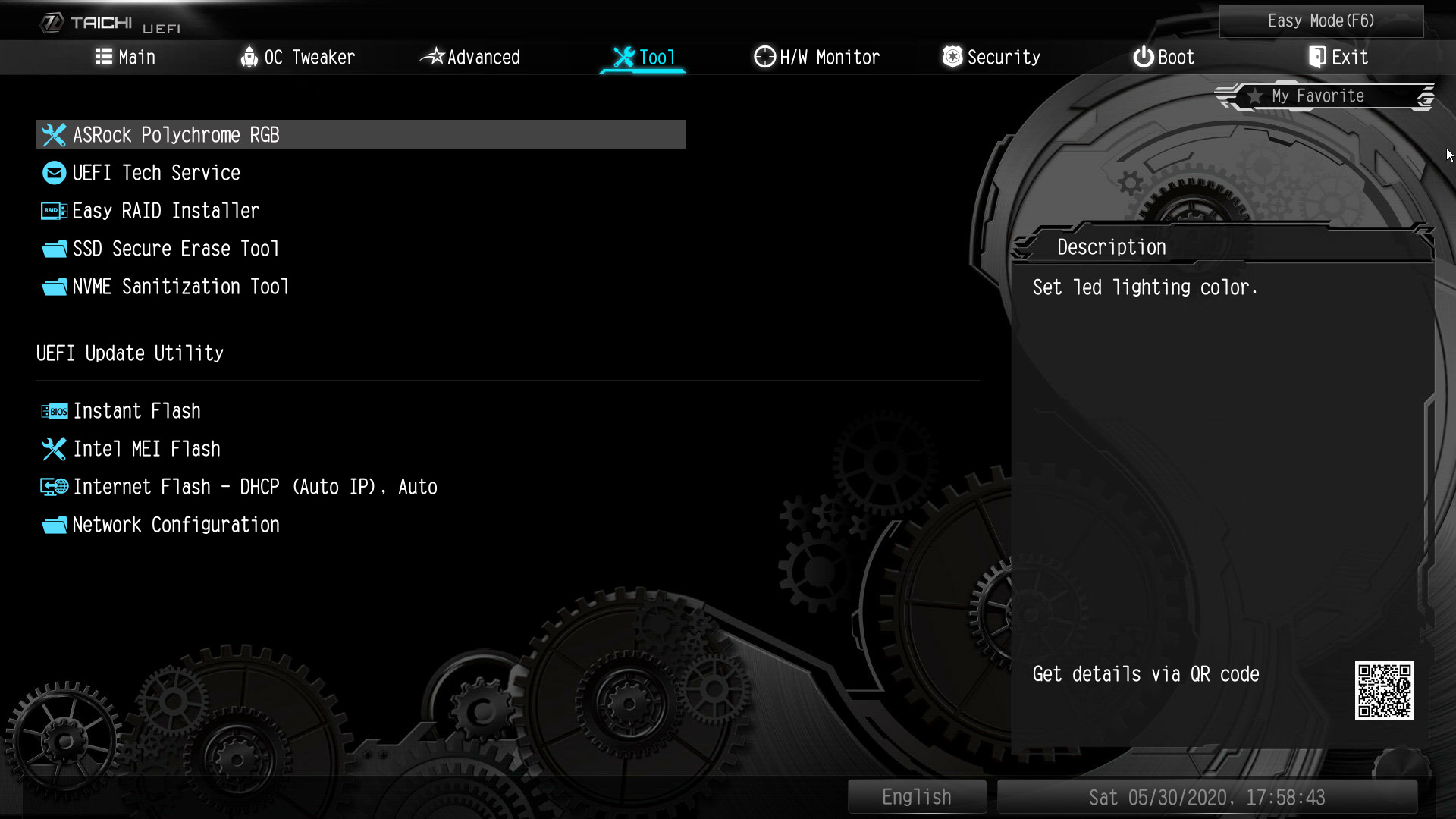Launch Instant Flash via its BIOS icon

tap(53, 410)
